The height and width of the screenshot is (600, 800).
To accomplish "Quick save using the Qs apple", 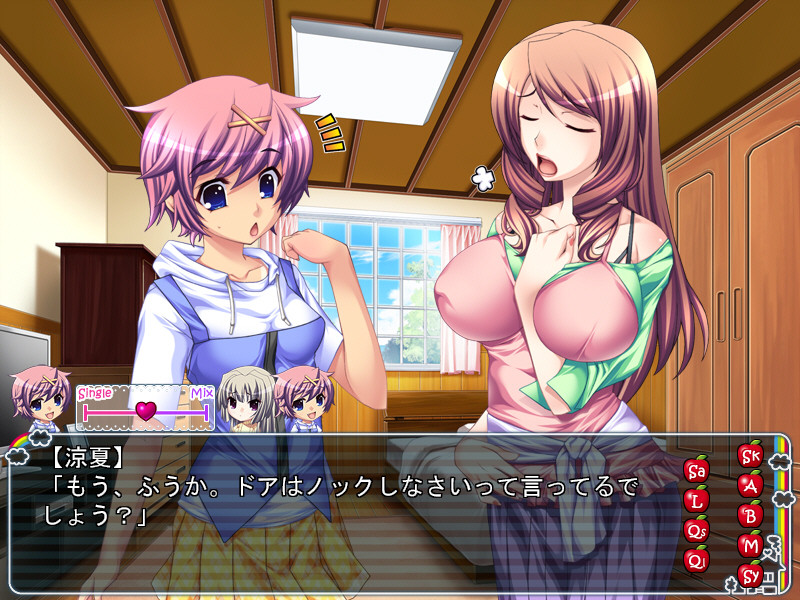I will tap(697, 528).
